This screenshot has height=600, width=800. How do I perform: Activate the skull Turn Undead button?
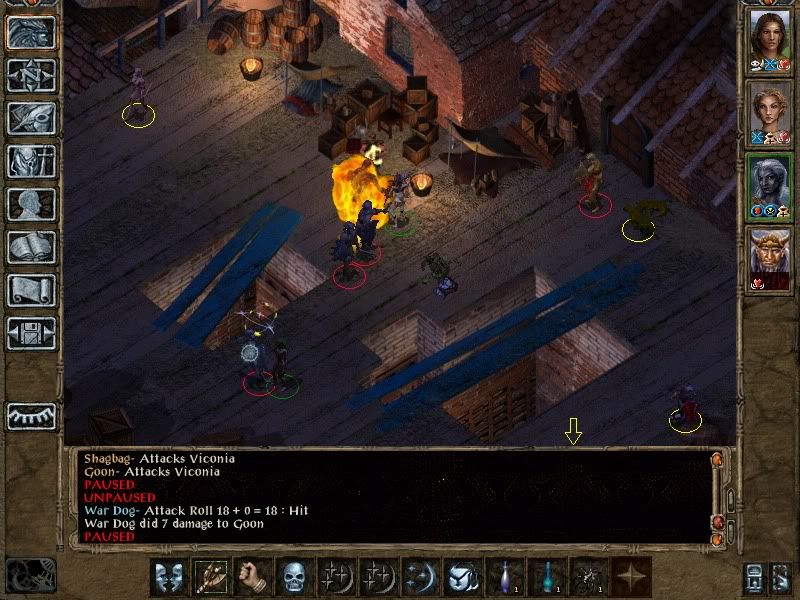click(294, 577)
